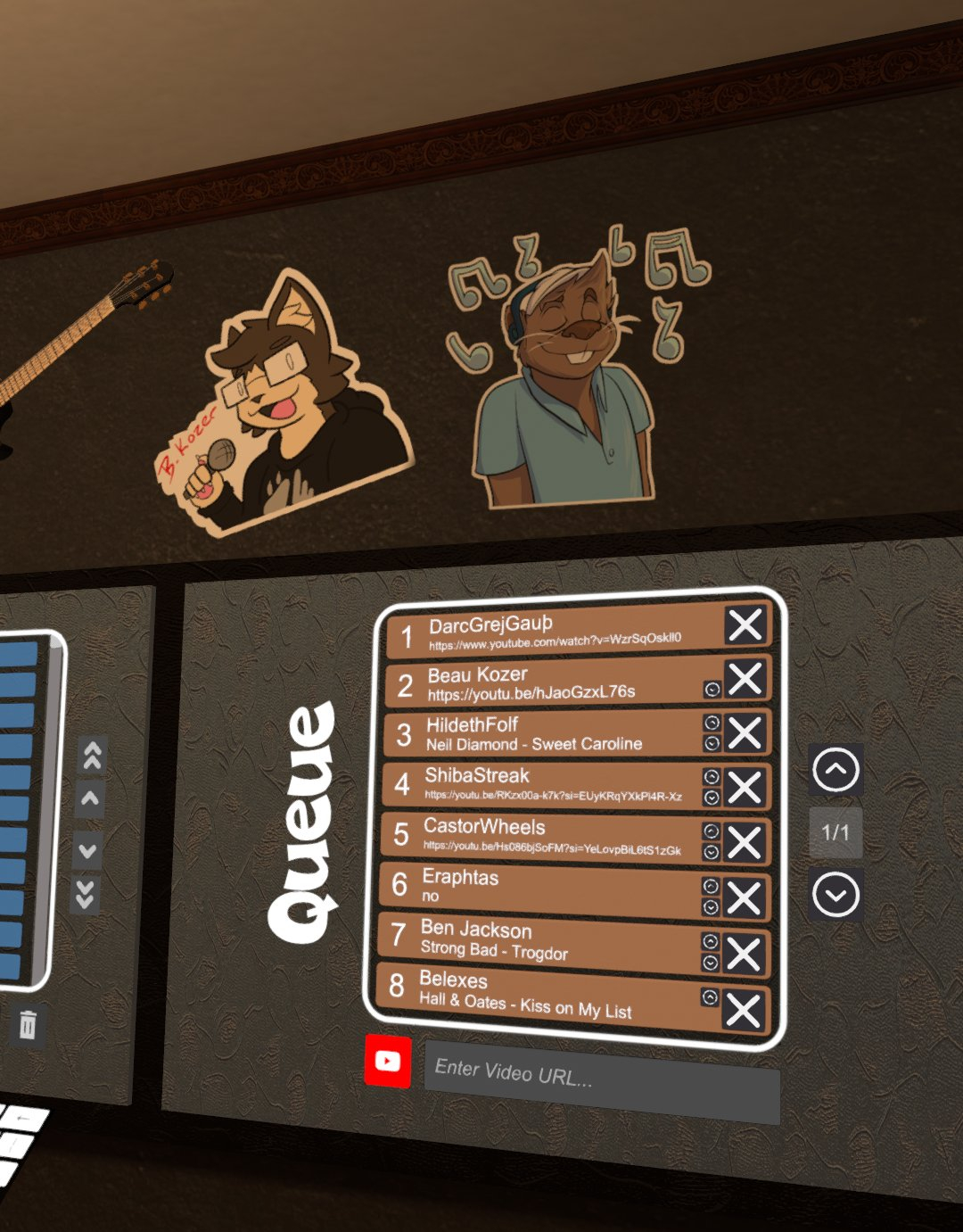Click the trash can icon
The width and height of the screenshot is (963, 1232).
28,1025
